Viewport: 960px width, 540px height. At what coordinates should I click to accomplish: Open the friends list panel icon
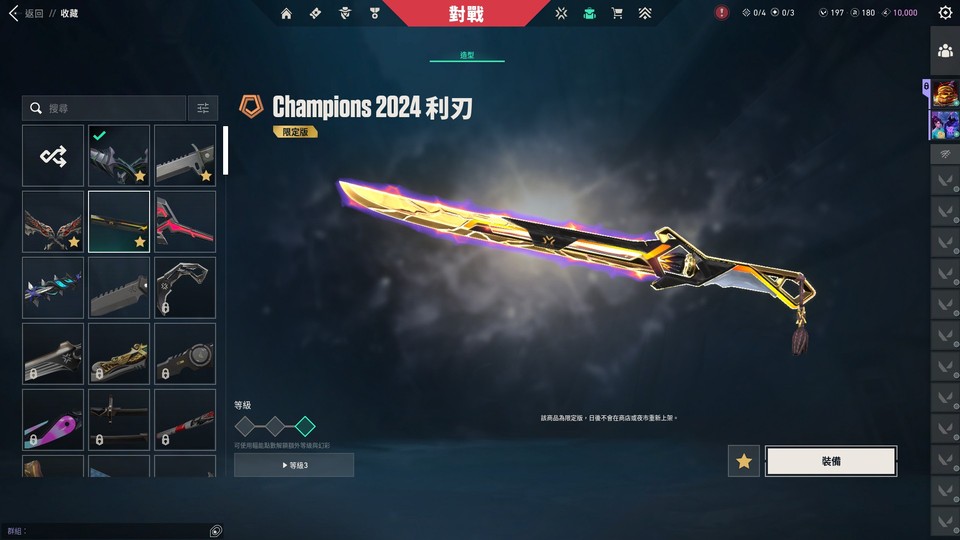[x=945, y=51]
